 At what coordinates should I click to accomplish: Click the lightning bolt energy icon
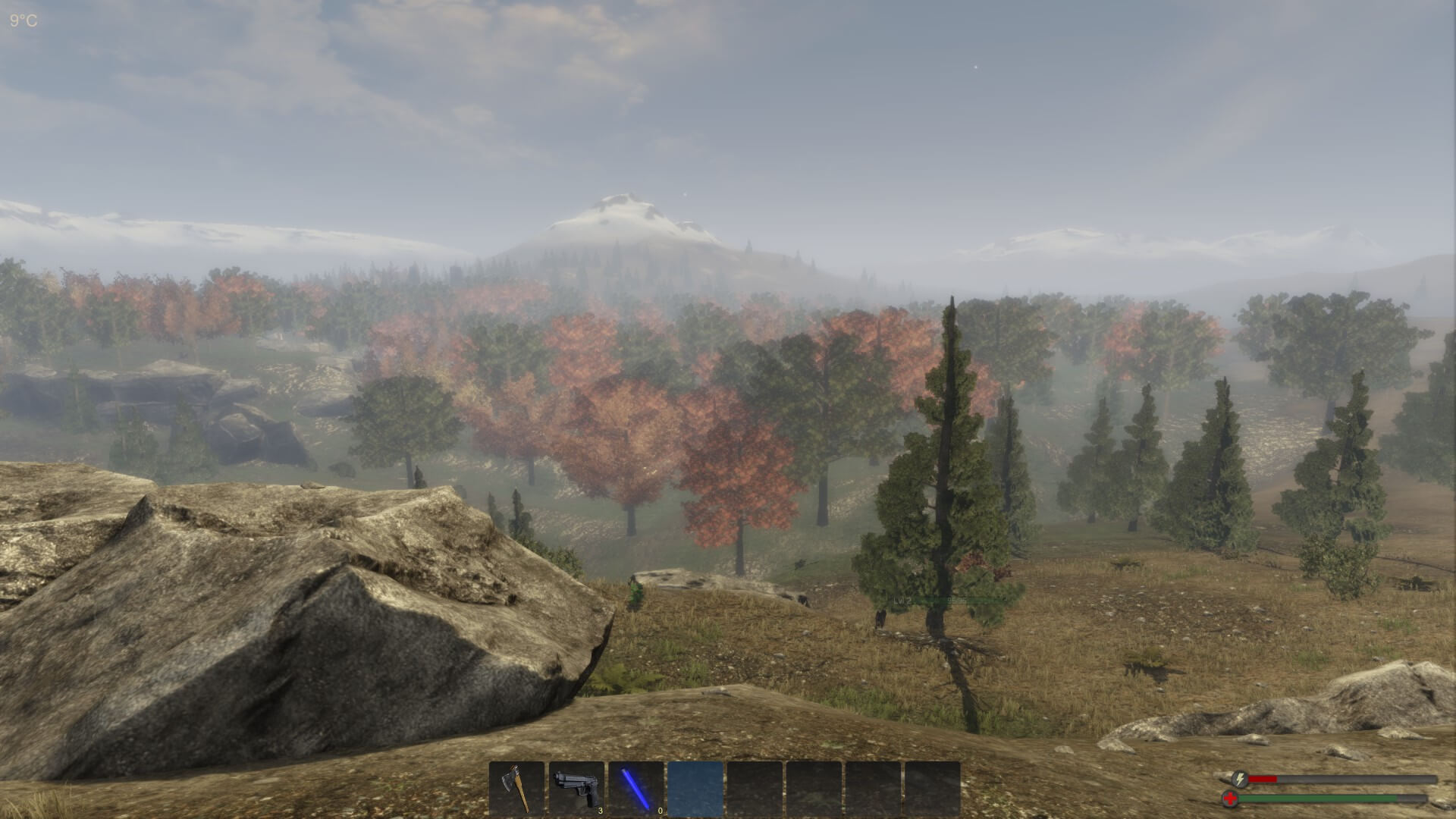click(x=1239, y=780)
